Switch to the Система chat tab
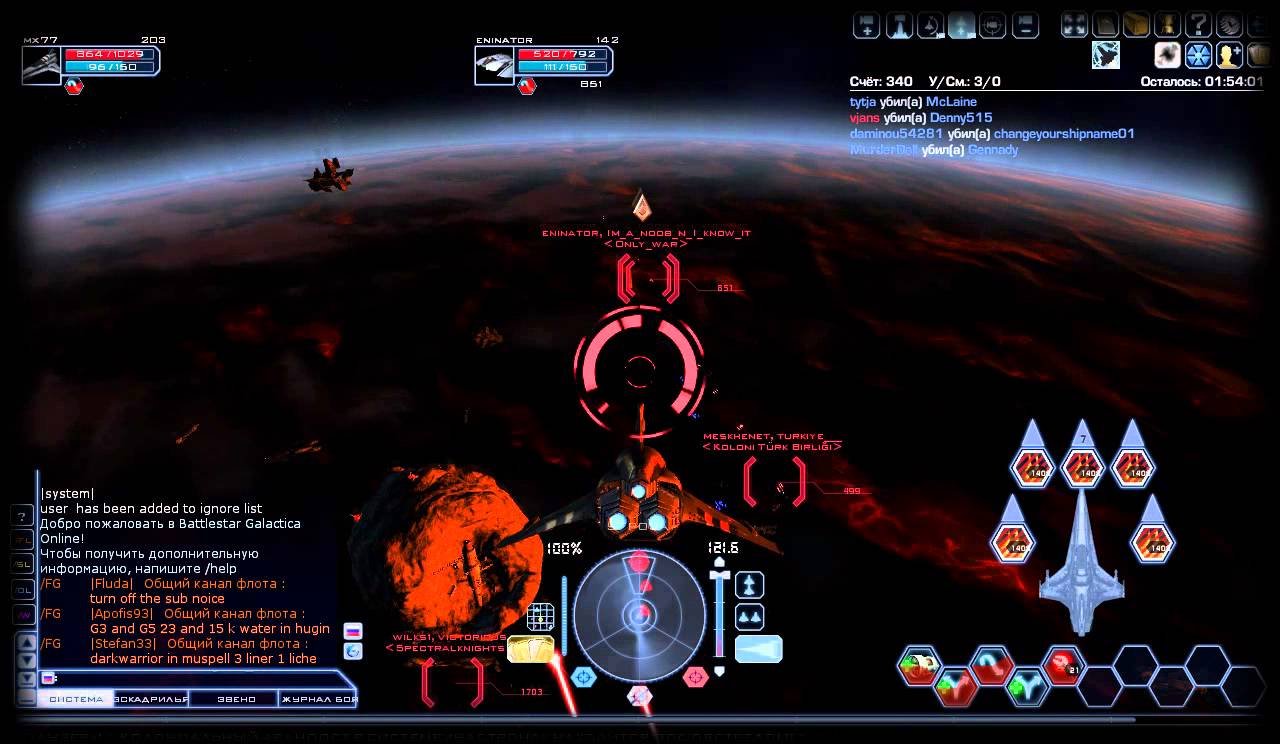This screenshot has height=744, width=1280. pyautogui.click(x=76, y=699)
